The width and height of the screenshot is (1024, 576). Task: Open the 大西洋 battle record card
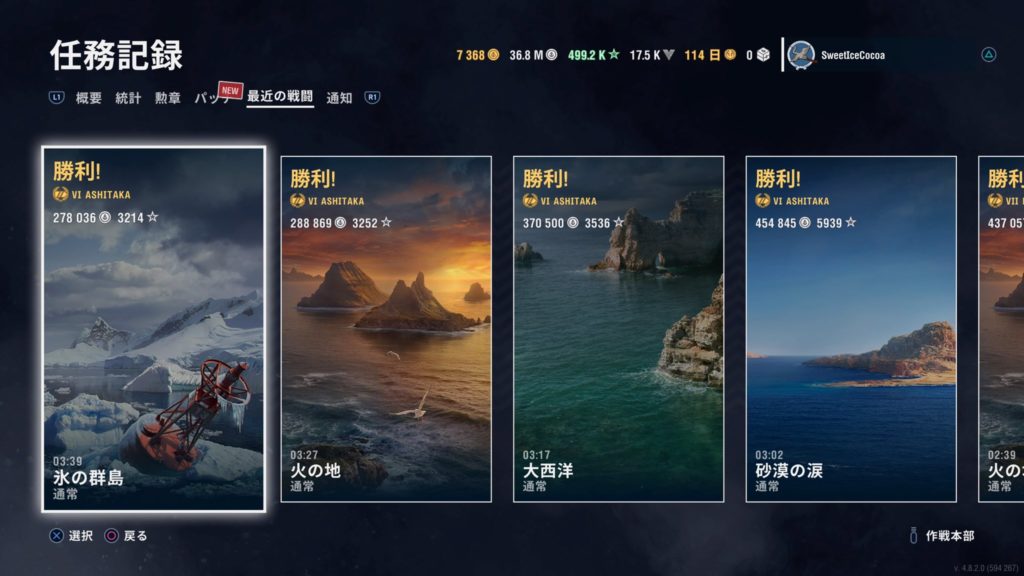point(618,329)
